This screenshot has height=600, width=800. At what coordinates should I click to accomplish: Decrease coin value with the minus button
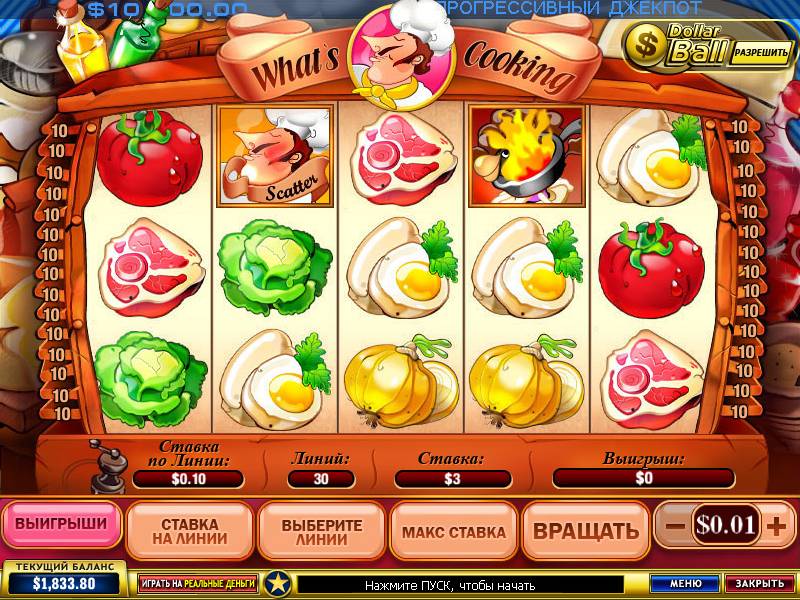pyautogui.click(x=675, y=525)
